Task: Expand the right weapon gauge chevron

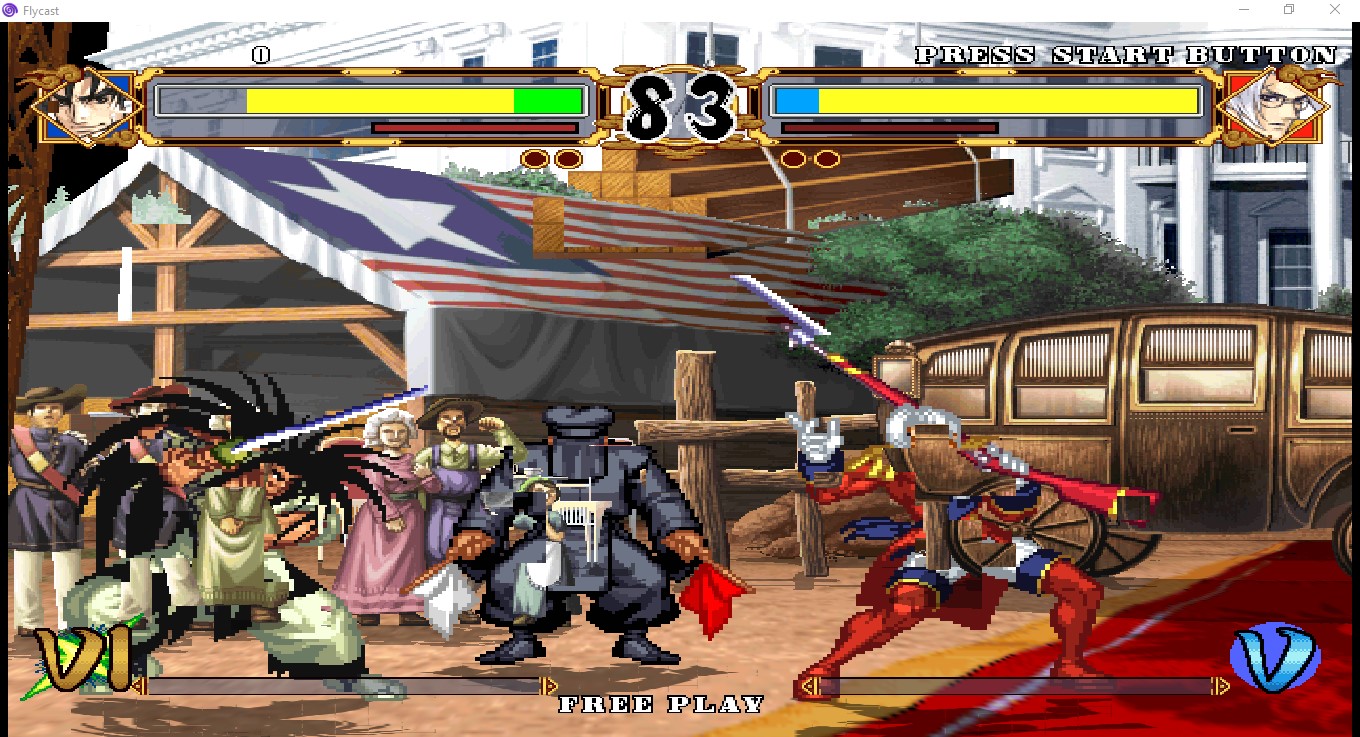Action: click(x=812, y=687)
